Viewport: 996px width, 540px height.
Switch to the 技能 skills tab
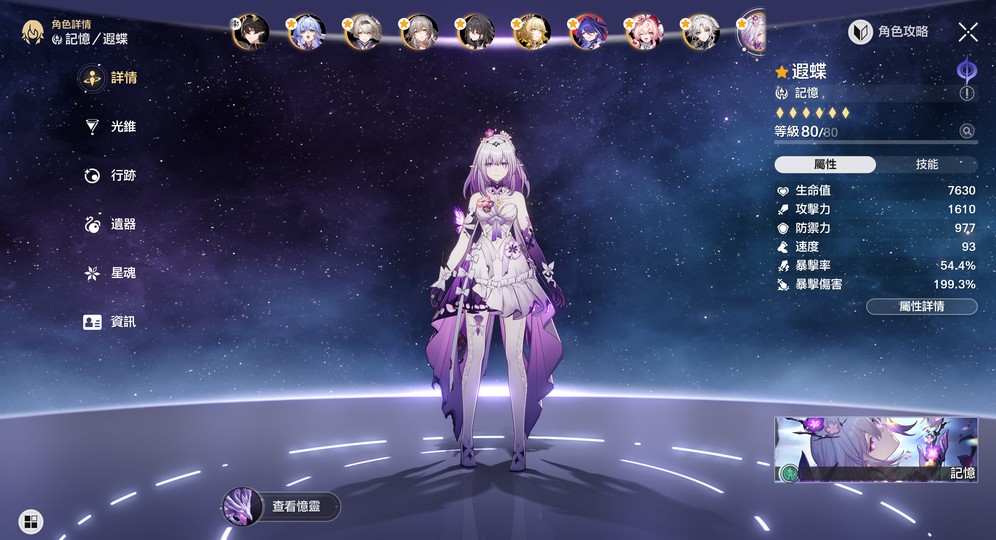pos(927,164)
